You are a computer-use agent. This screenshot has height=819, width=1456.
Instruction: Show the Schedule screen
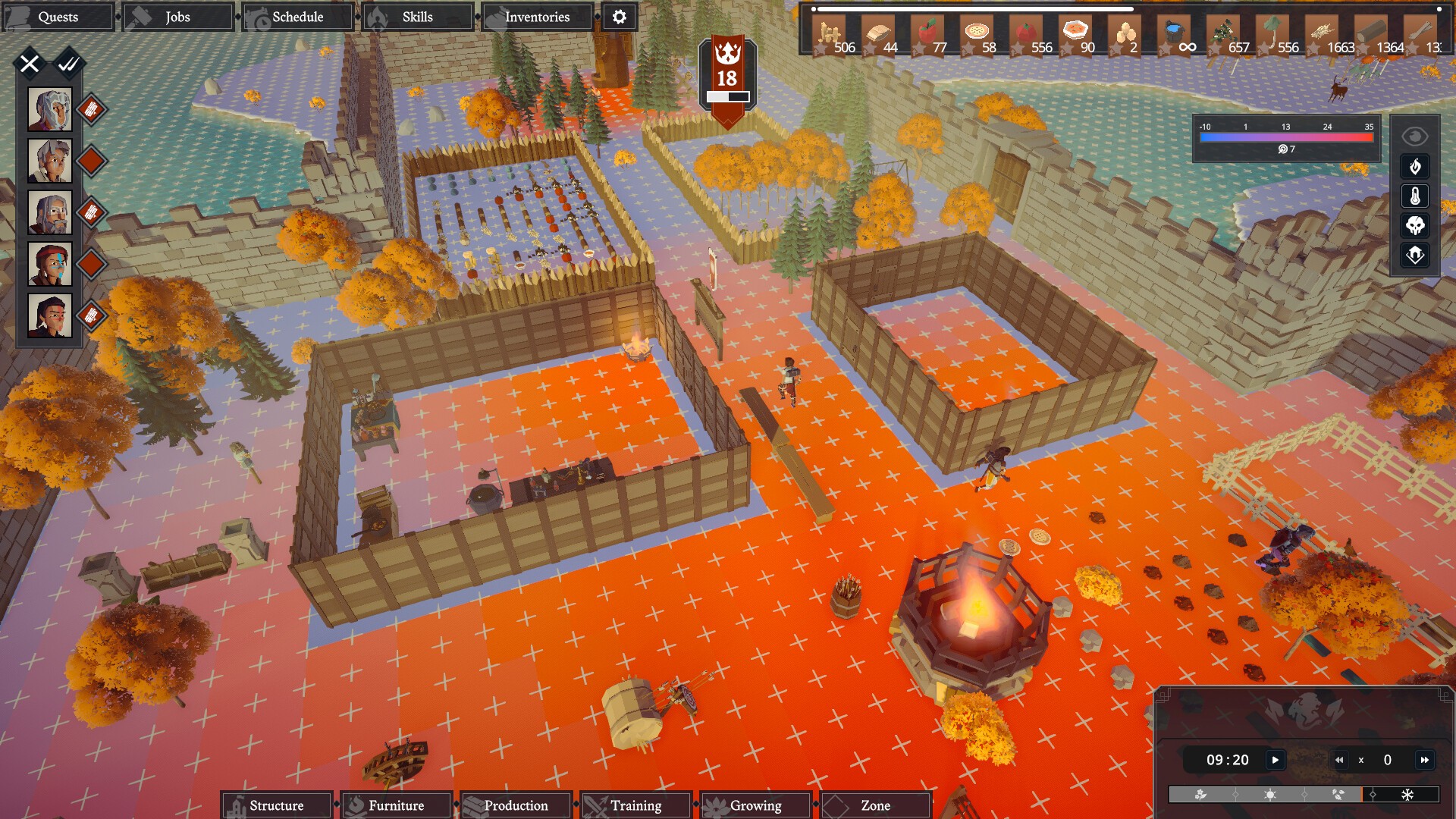[297, 17]
